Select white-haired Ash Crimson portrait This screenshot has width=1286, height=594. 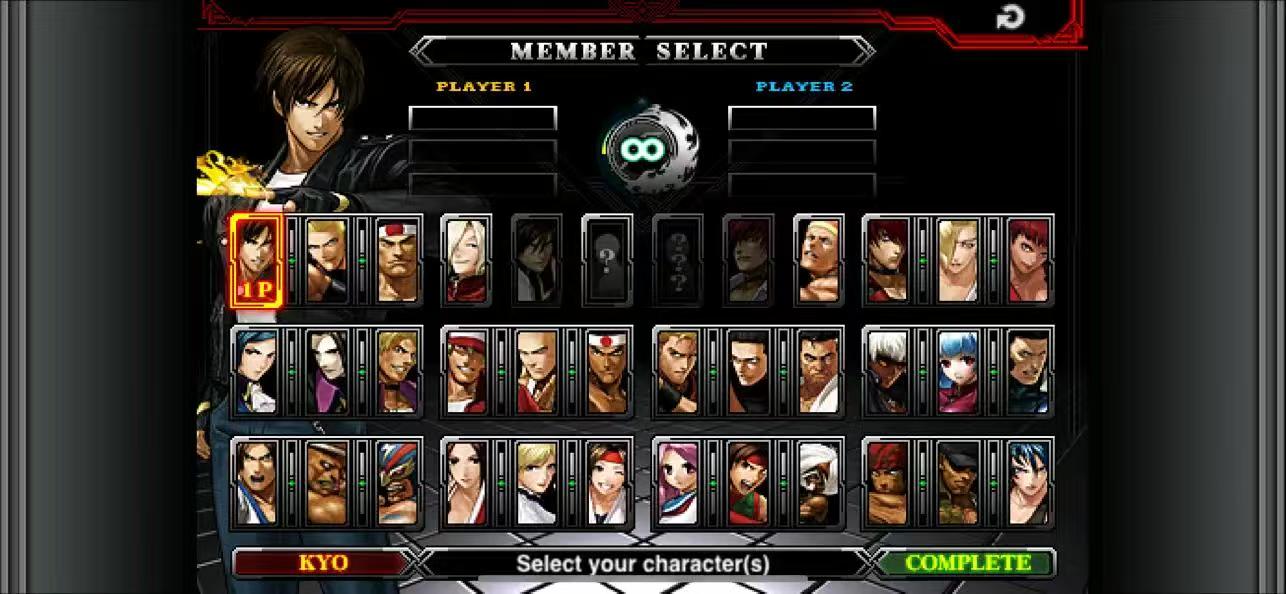(x=466, y=260)
